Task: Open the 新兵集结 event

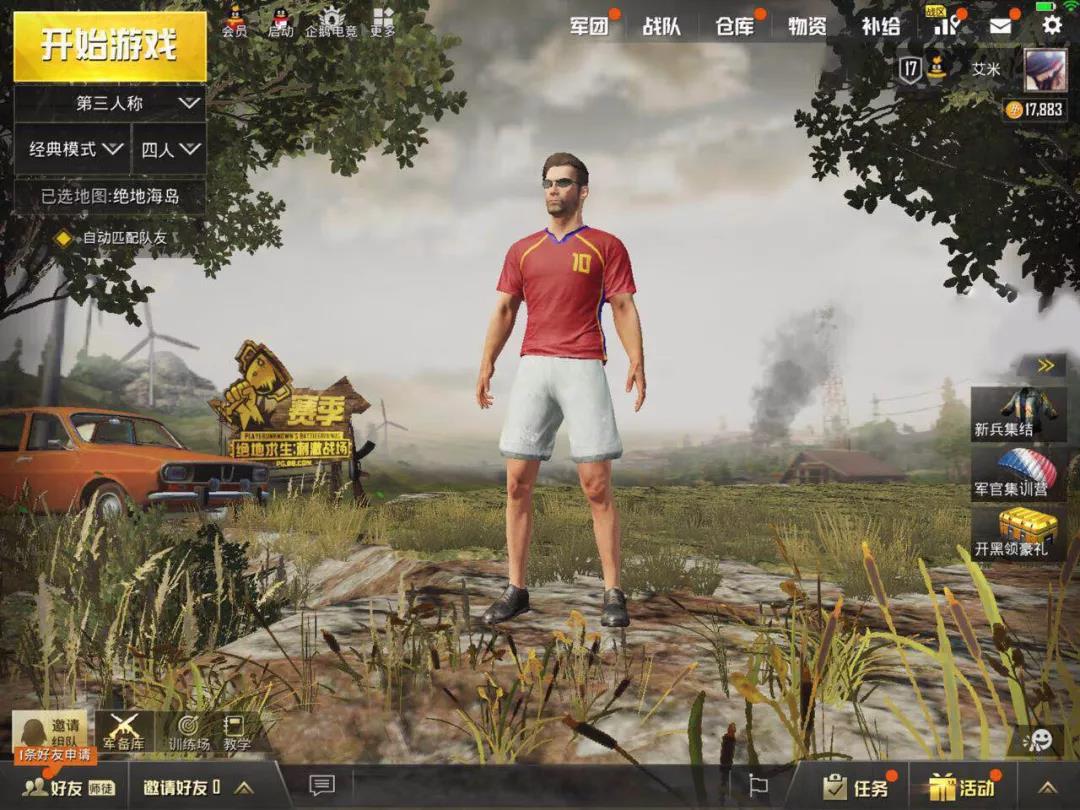Action: coord(1018,414)
